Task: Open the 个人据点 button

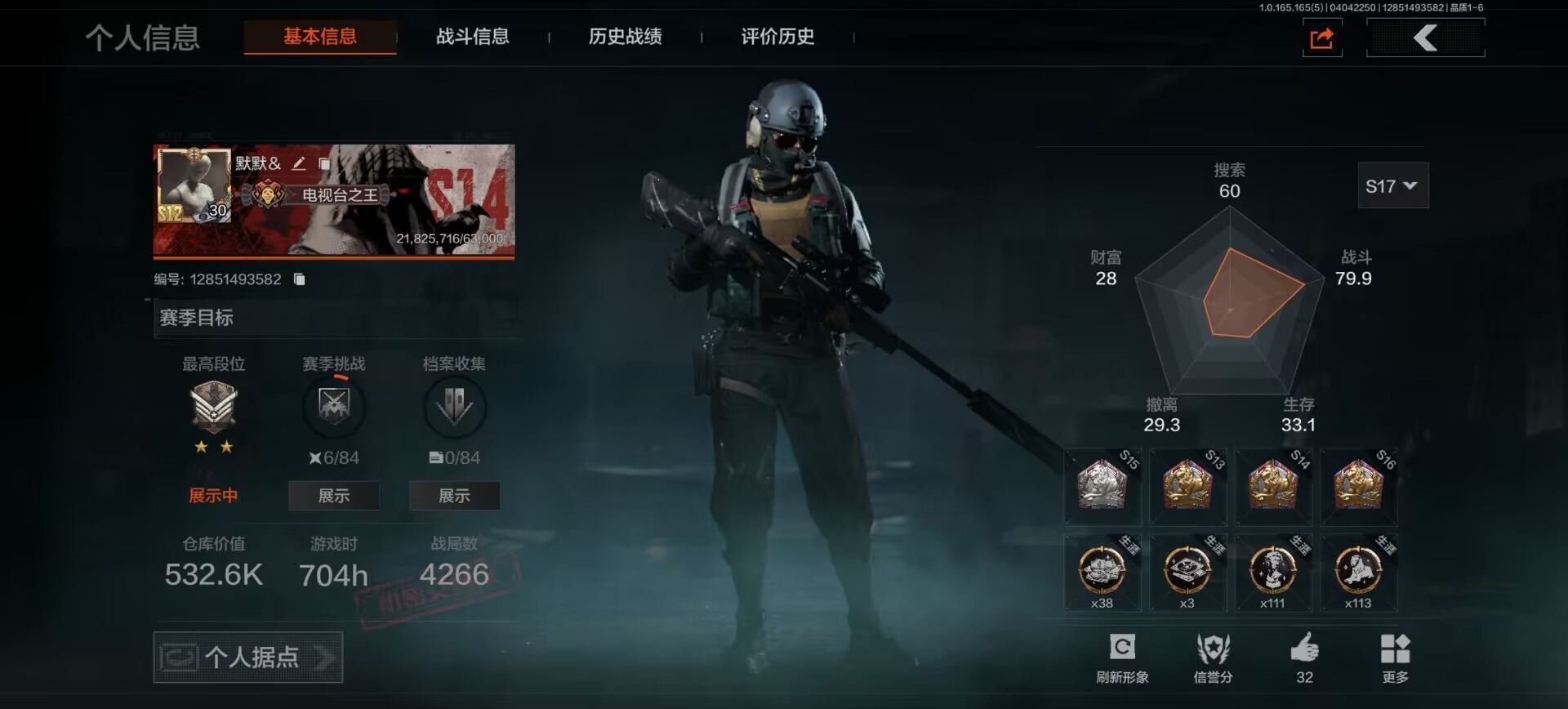Action: pos(248,657)
